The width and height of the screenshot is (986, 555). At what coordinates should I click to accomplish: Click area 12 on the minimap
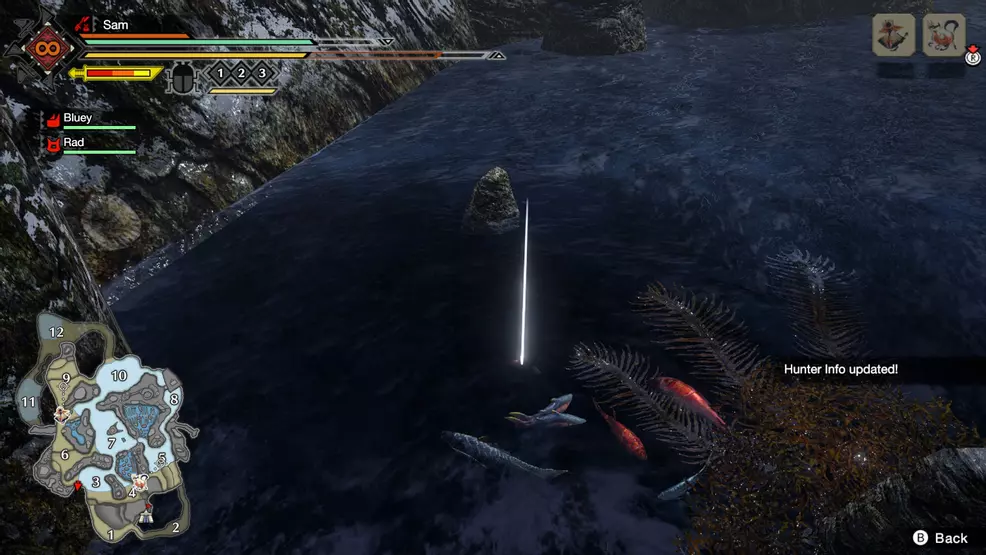(56, 332)
